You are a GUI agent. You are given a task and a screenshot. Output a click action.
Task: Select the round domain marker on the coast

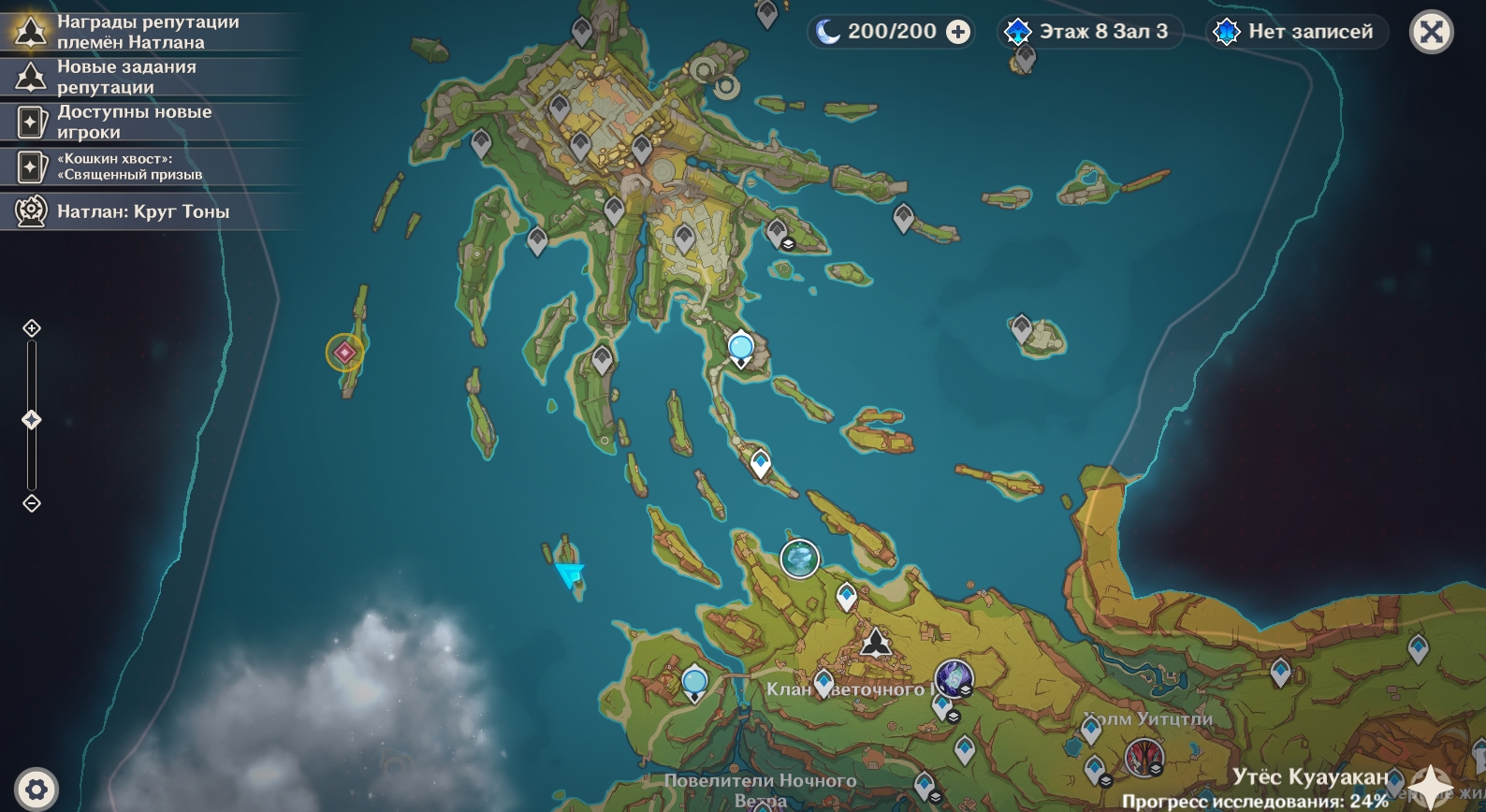800,559
